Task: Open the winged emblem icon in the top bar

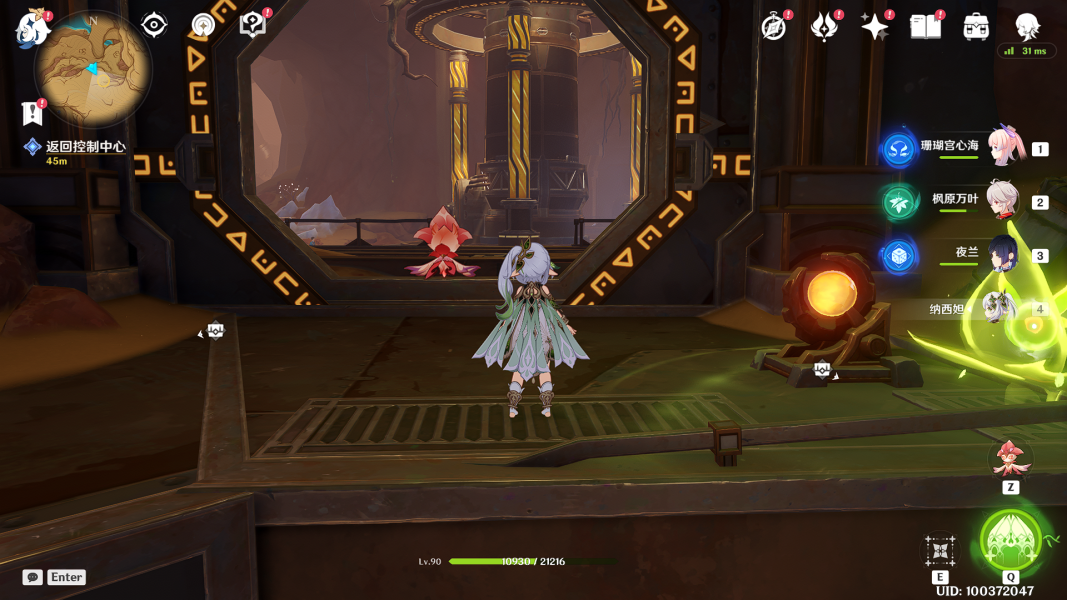Action: click(x=824, y=27)
